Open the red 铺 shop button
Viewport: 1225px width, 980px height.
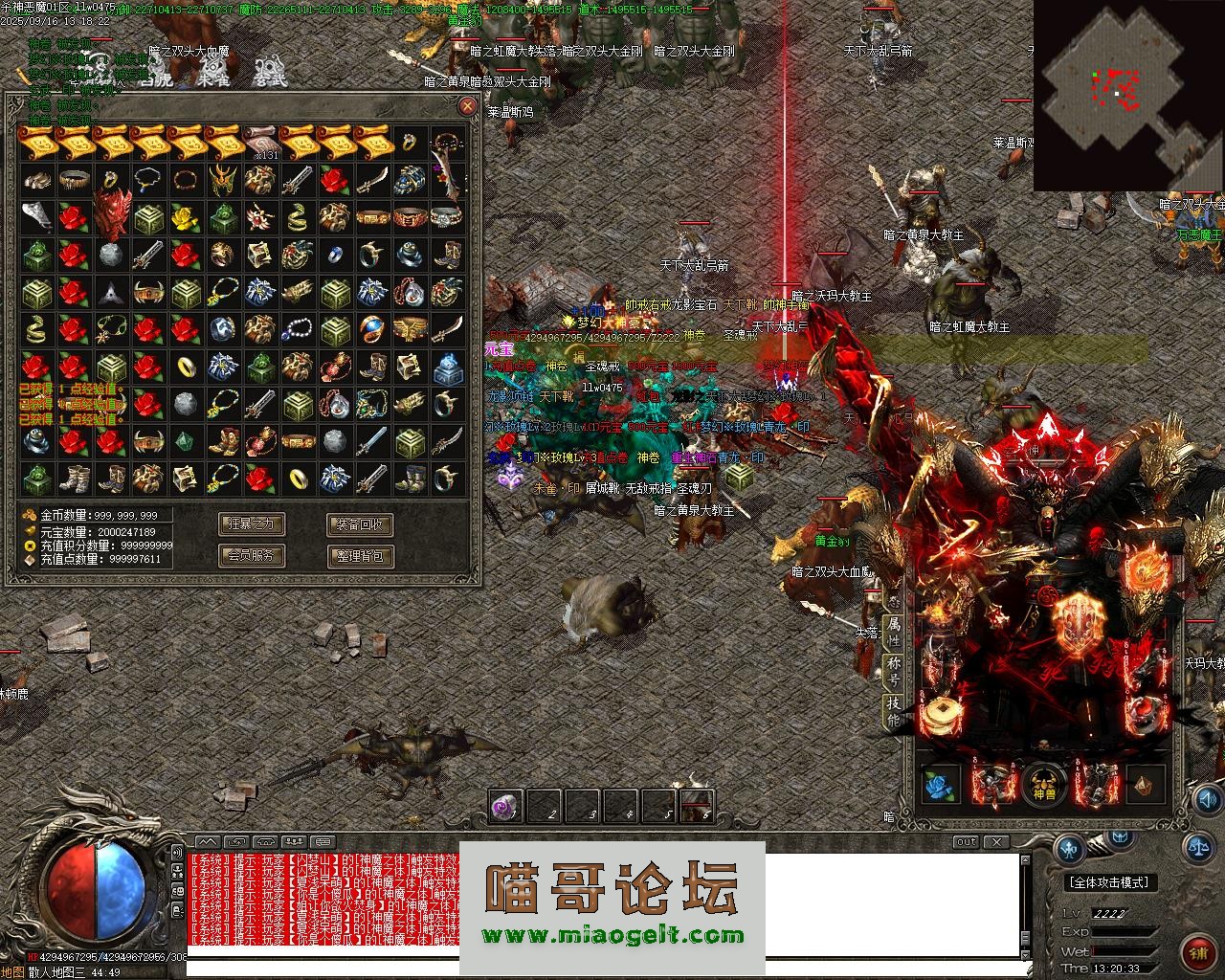(x=1199, y=952)
